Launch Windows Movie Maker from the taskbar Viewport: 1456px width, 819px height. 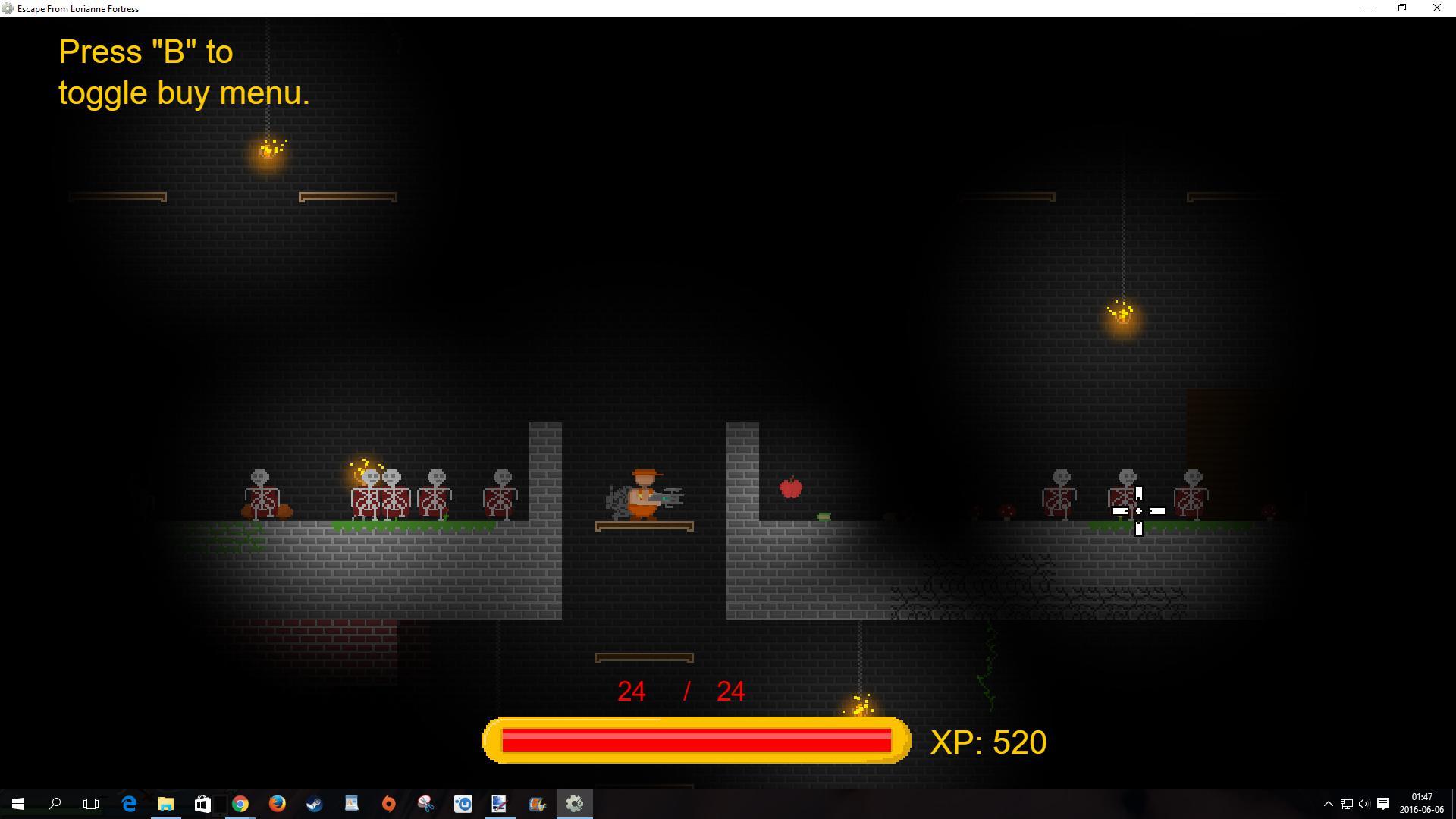coord(537,803)
